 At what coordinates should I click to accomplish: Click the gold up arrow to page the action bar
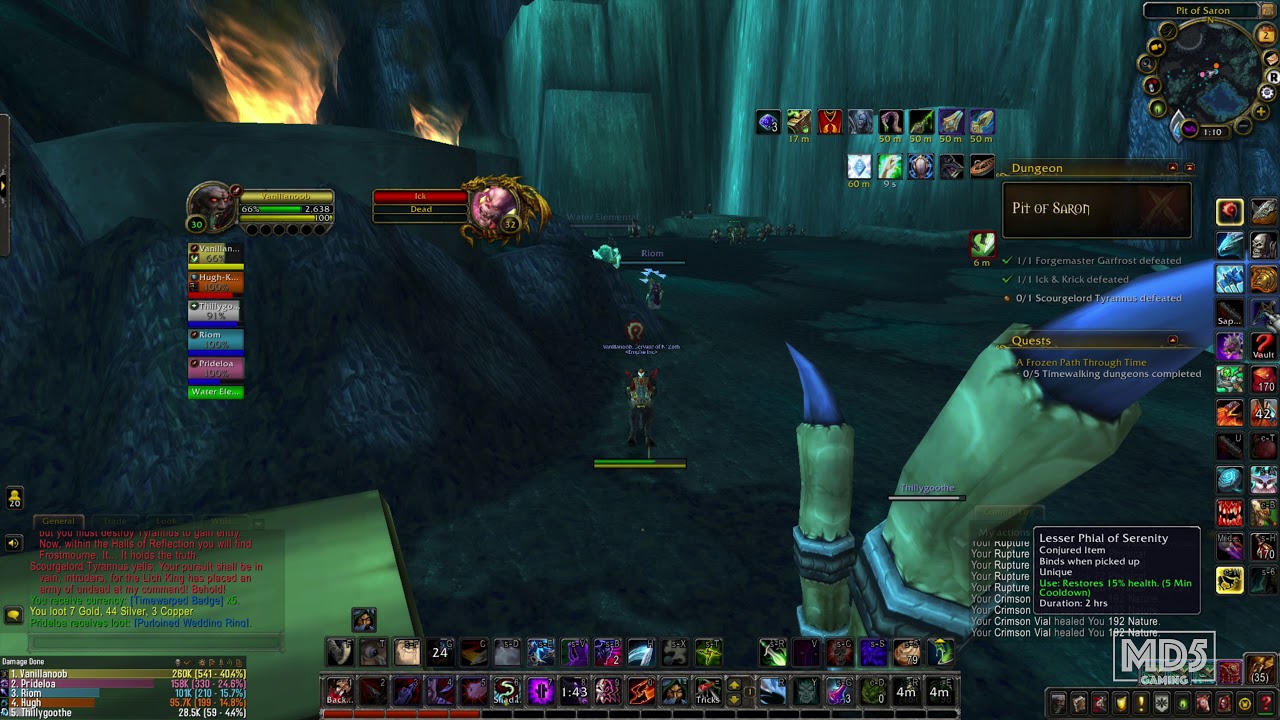734,683
